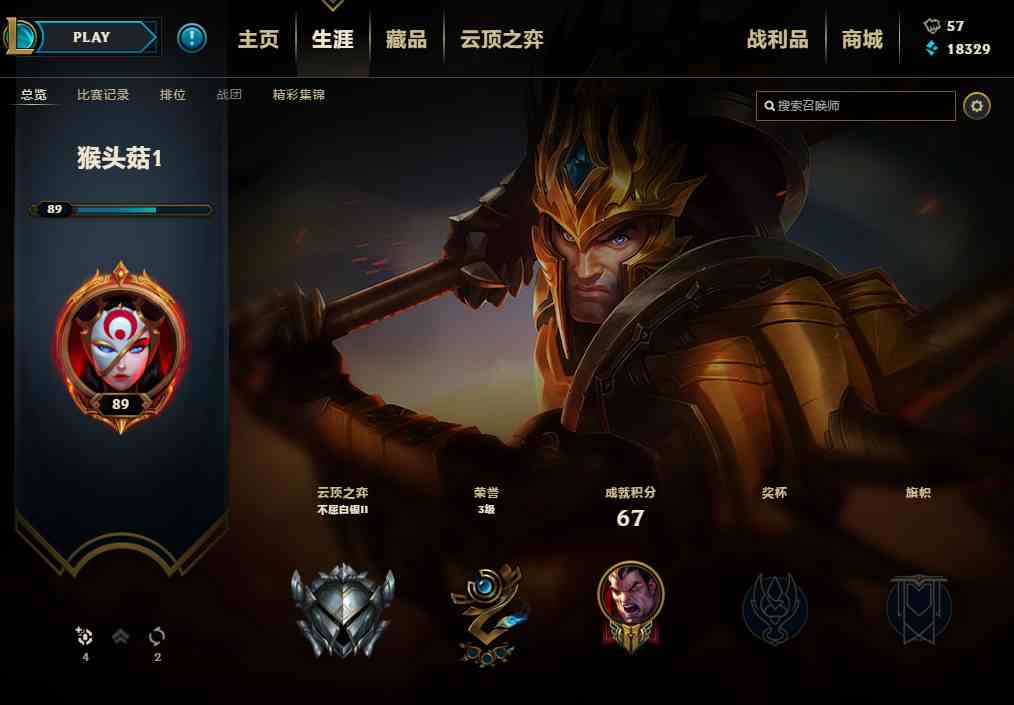Choose the 奖杯 trophy slot
Viewport: 1014px width, 705px height.
tap(775, 608)
